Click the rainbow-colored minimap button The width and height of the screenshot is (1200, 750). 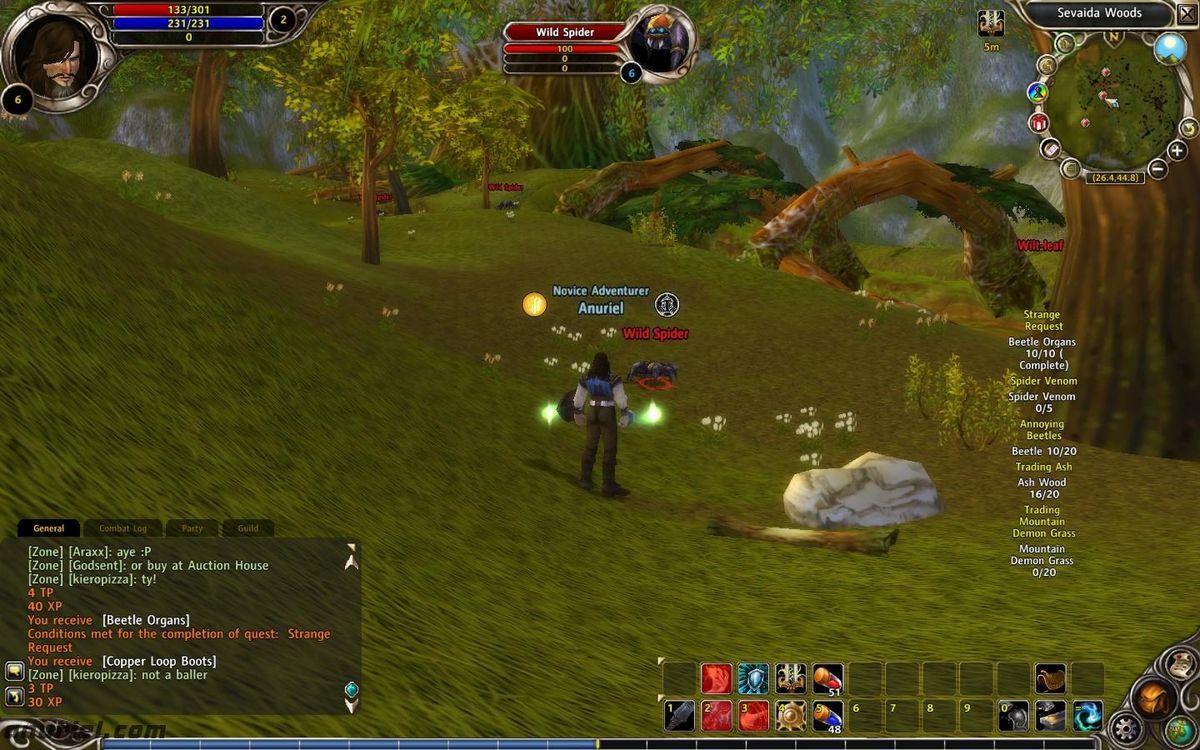pyautogui.click(x=1037, y=93)
